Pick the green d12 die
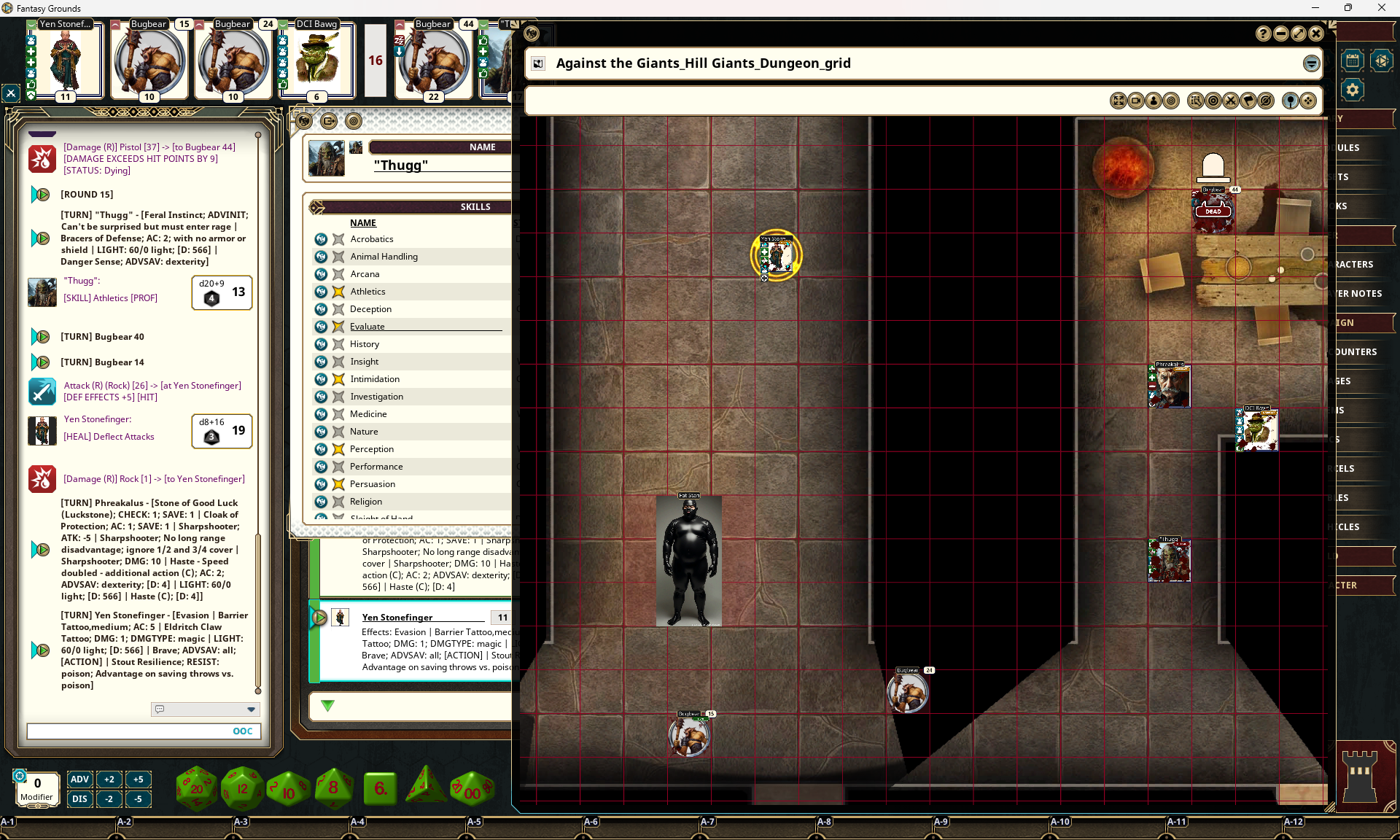Viewport: 1400px width, 840px height. tap(242, 788)
